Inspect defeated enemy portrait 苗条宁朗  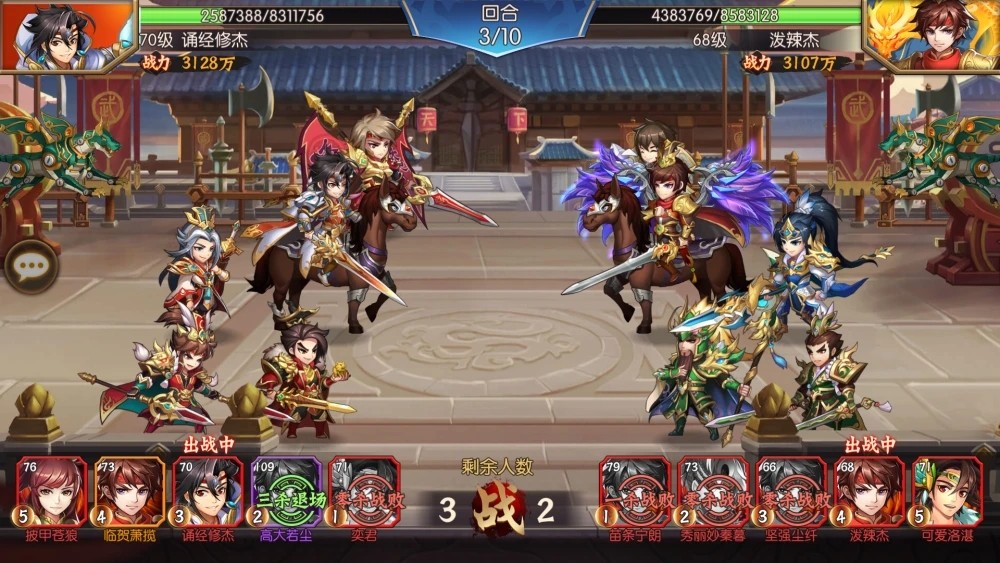[635, 491]
